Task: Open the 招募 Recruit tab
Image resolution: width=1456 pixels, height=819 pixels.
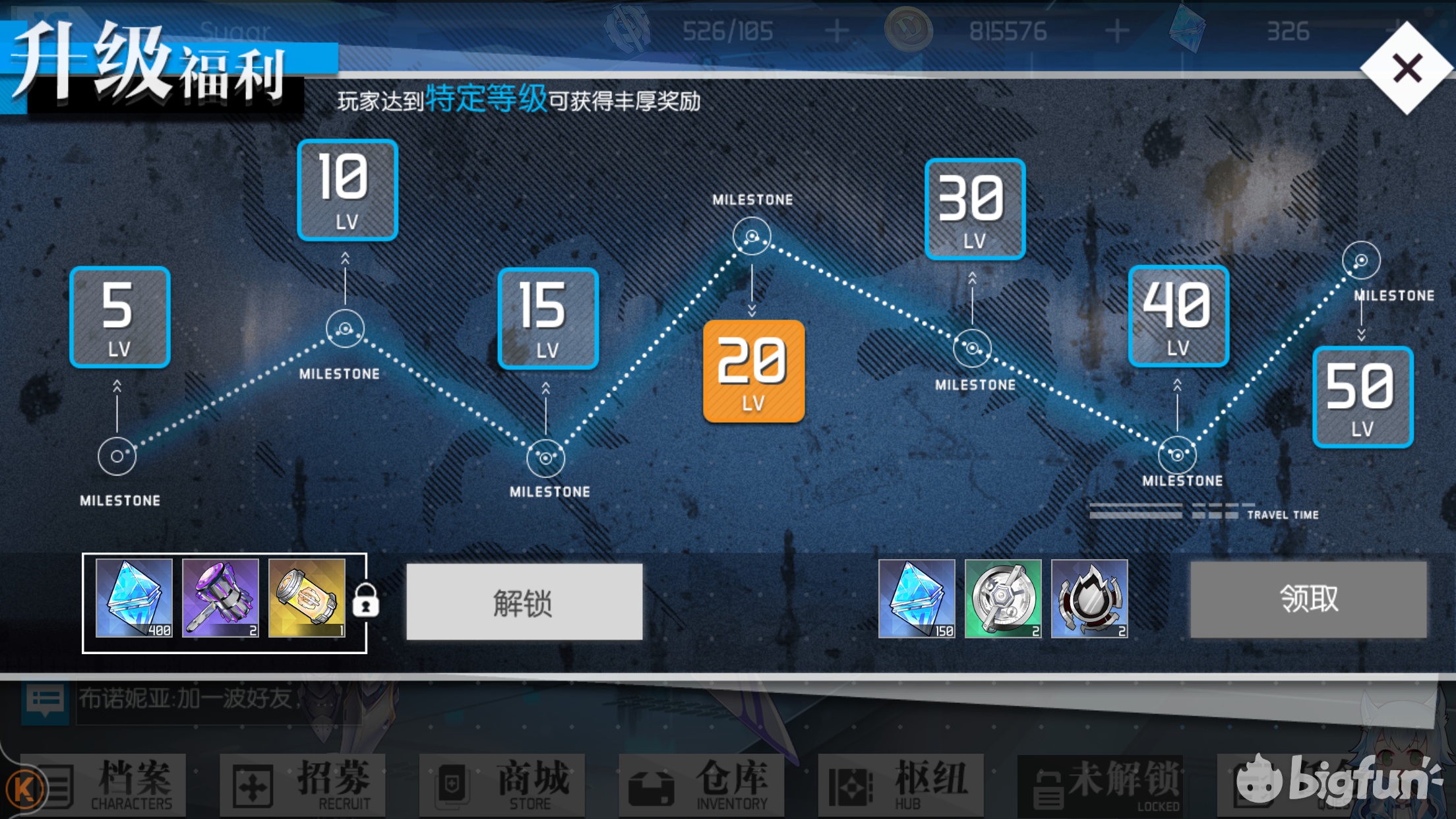Action: [x=303, y=785]
